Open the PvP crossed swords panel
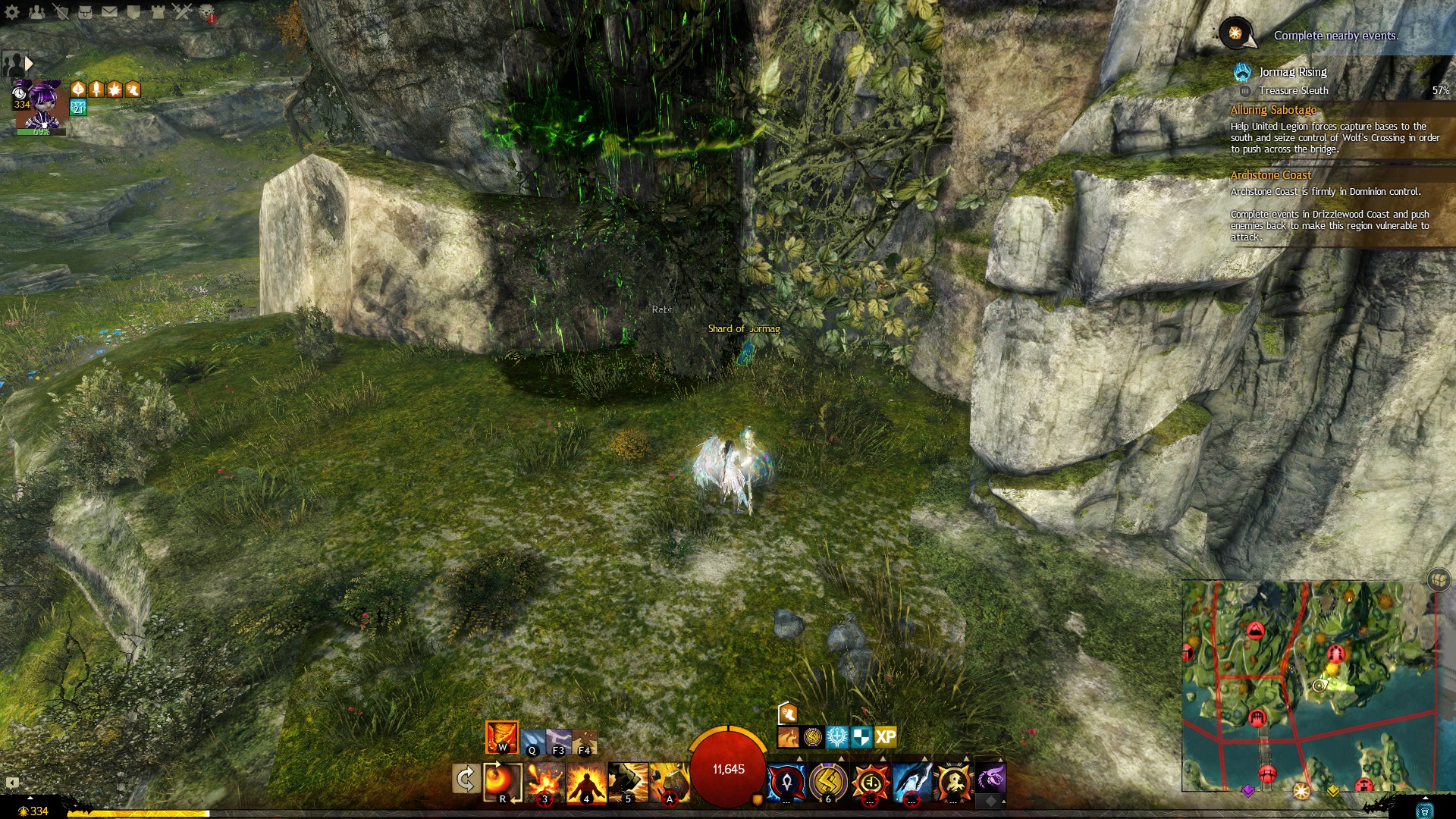1456x819 pixels. coord(182,11)
